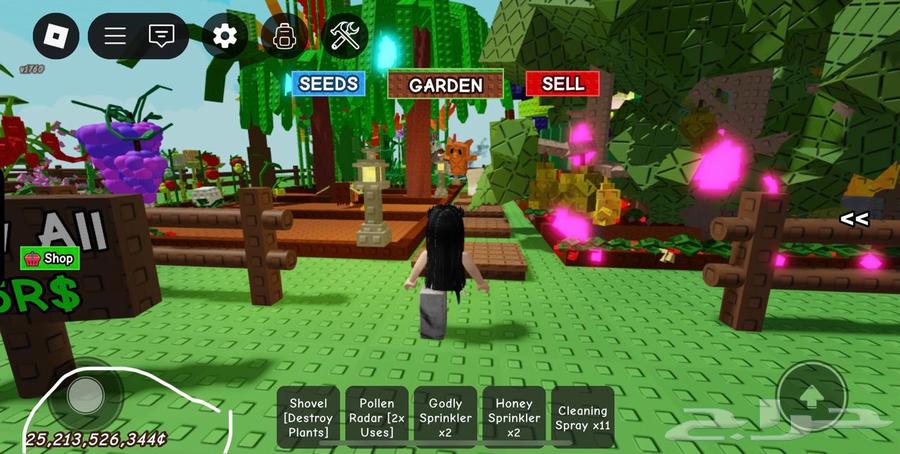
Task: Open the chat bubble window
Action: (x=161, y=37)
